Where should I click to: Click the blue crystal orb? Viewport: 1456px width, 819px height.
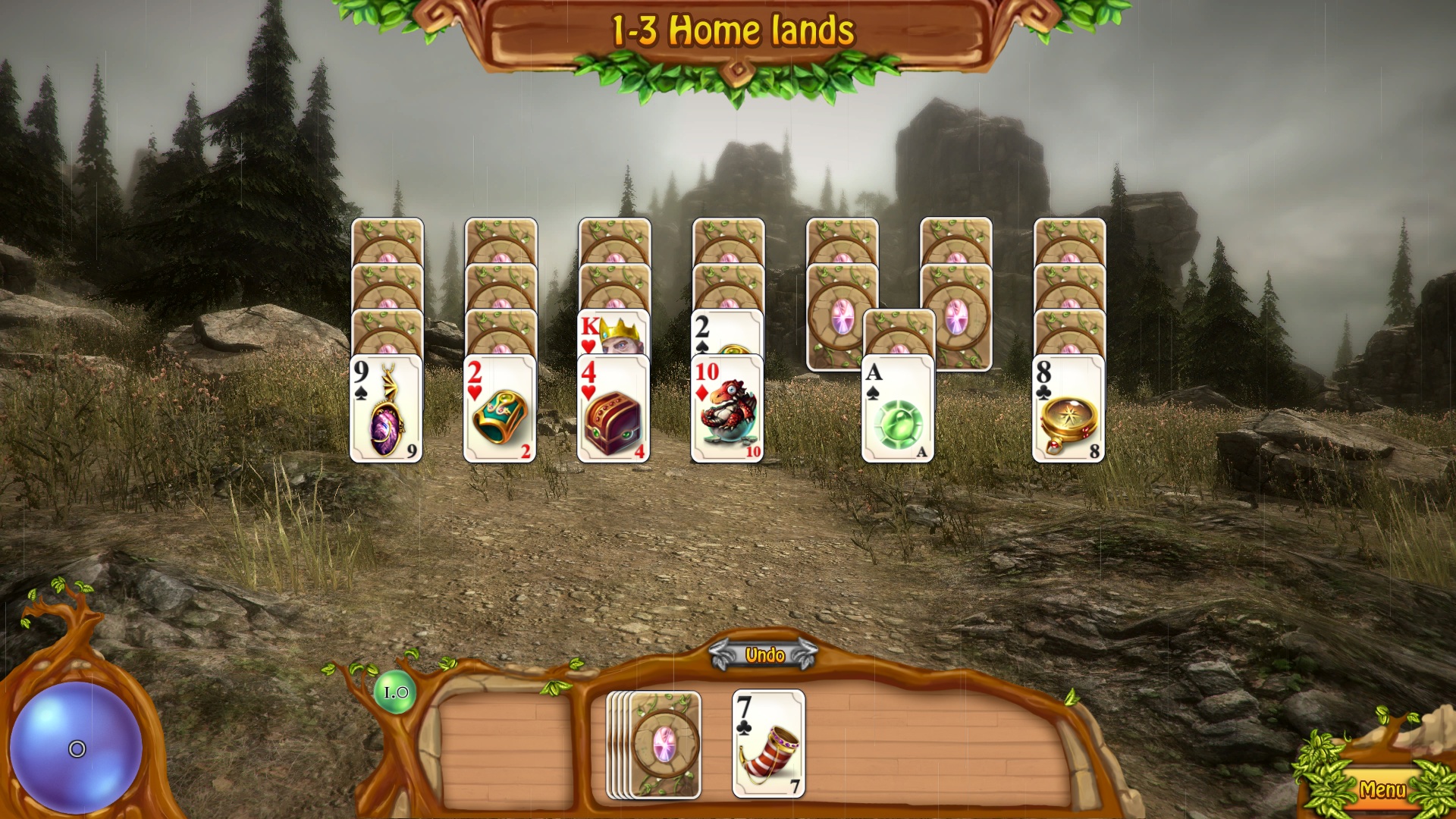point(76,748)
